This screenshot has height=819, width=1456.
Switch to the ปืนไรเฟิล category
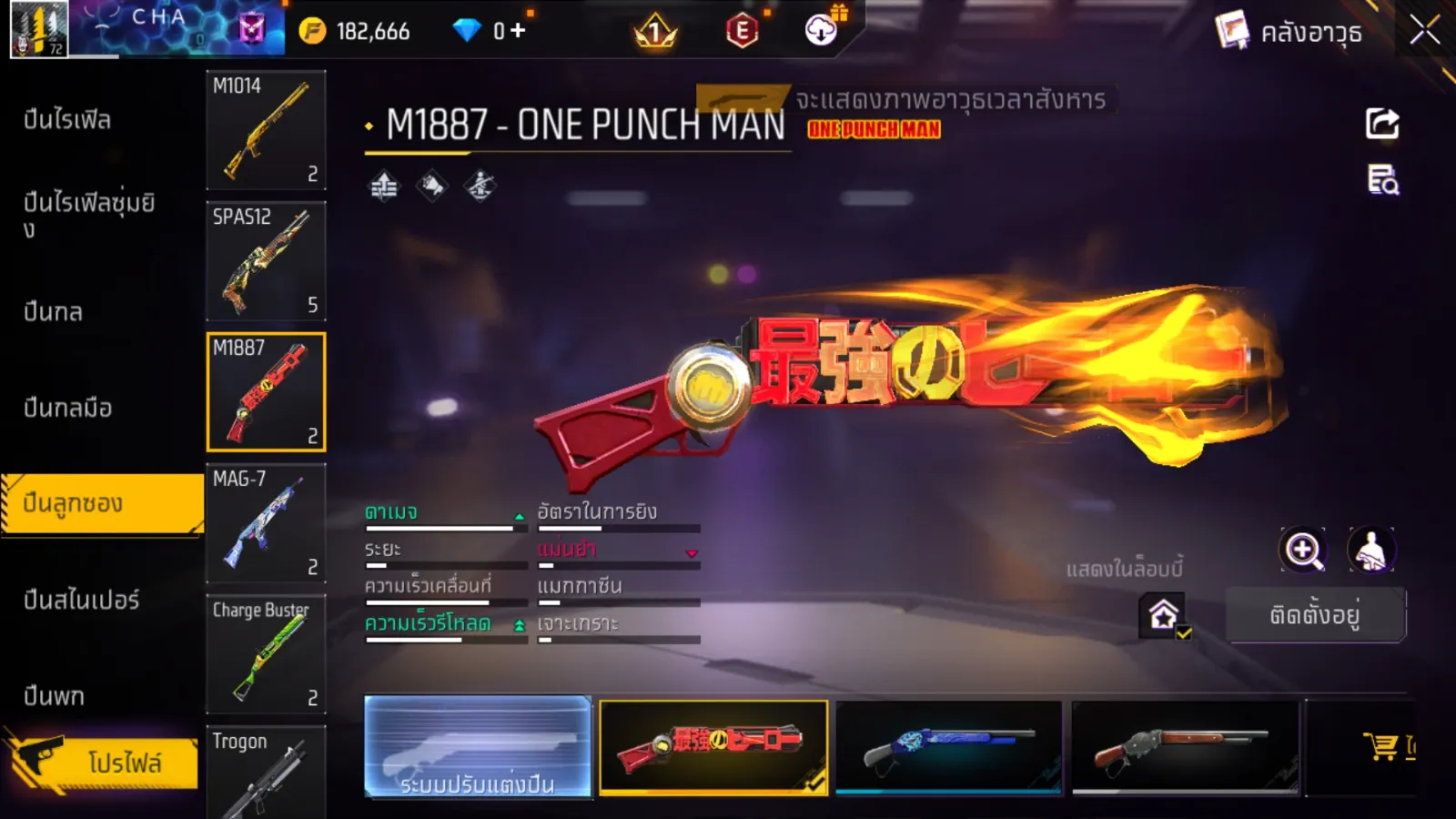tap(68, 119)
